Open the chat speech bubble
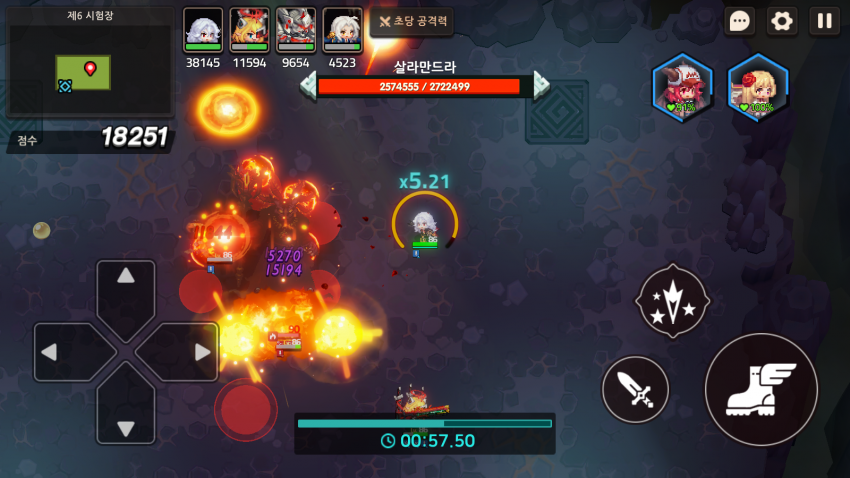The height and width of the screenshot is (478, 850). pos(740,21)
